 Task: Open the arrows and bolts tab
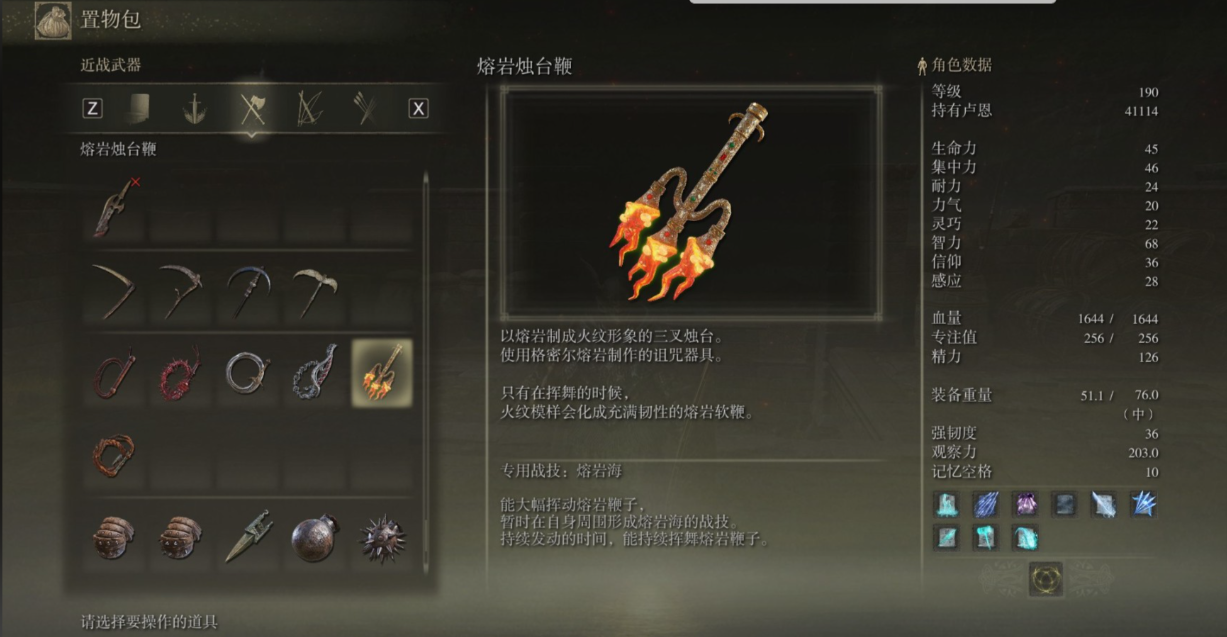(366, 108)
